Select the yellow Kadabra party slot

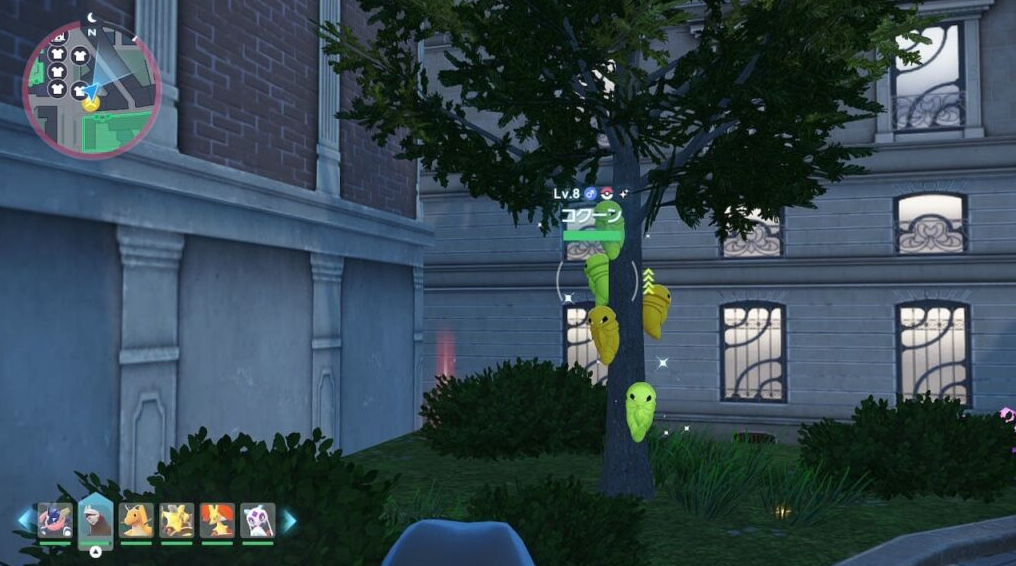177,520
